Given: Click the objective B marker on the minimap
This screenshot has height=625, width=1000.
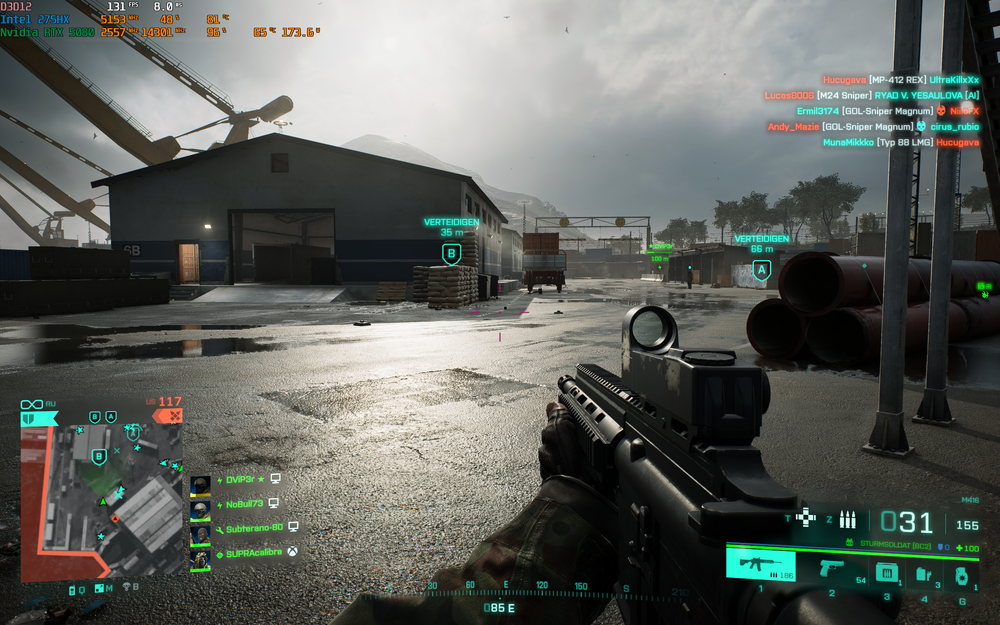Looking at the screenshot, I should (x=98, y=457).
